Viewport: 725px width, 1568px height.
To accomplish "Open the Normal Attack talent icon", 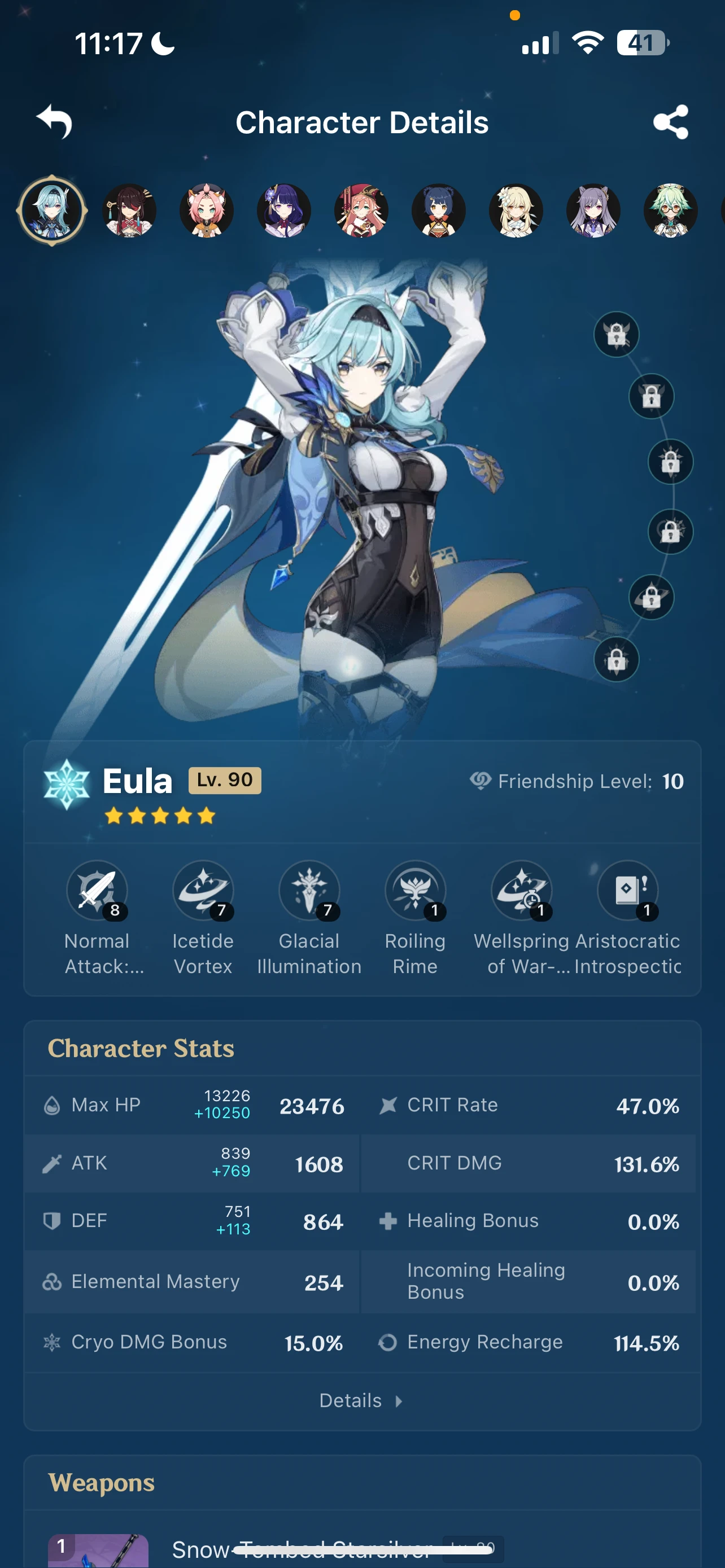I will pos(97,891).
